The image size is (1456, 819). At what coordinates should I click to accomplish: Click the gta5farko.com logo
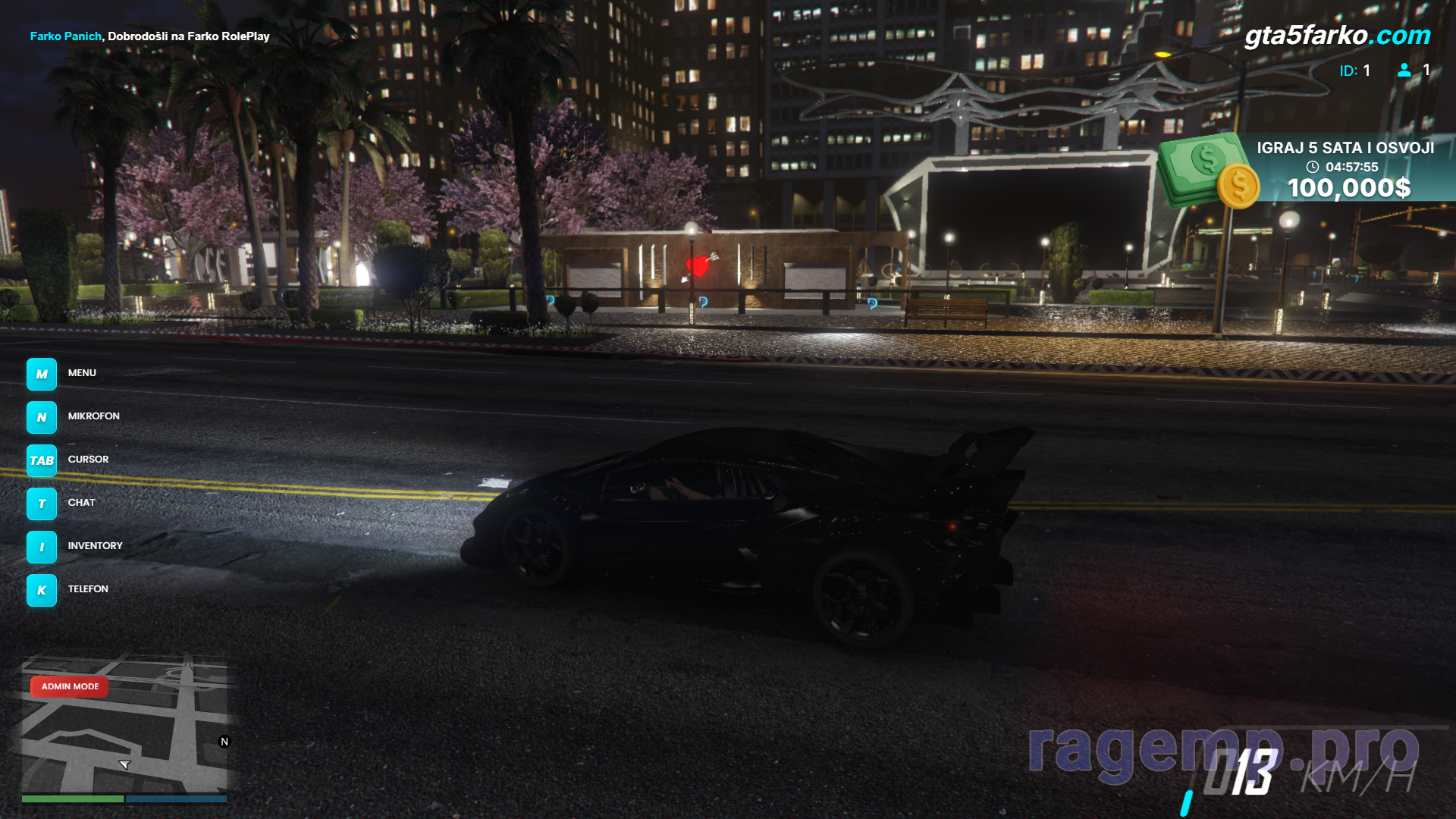(x=1337, y=35)
